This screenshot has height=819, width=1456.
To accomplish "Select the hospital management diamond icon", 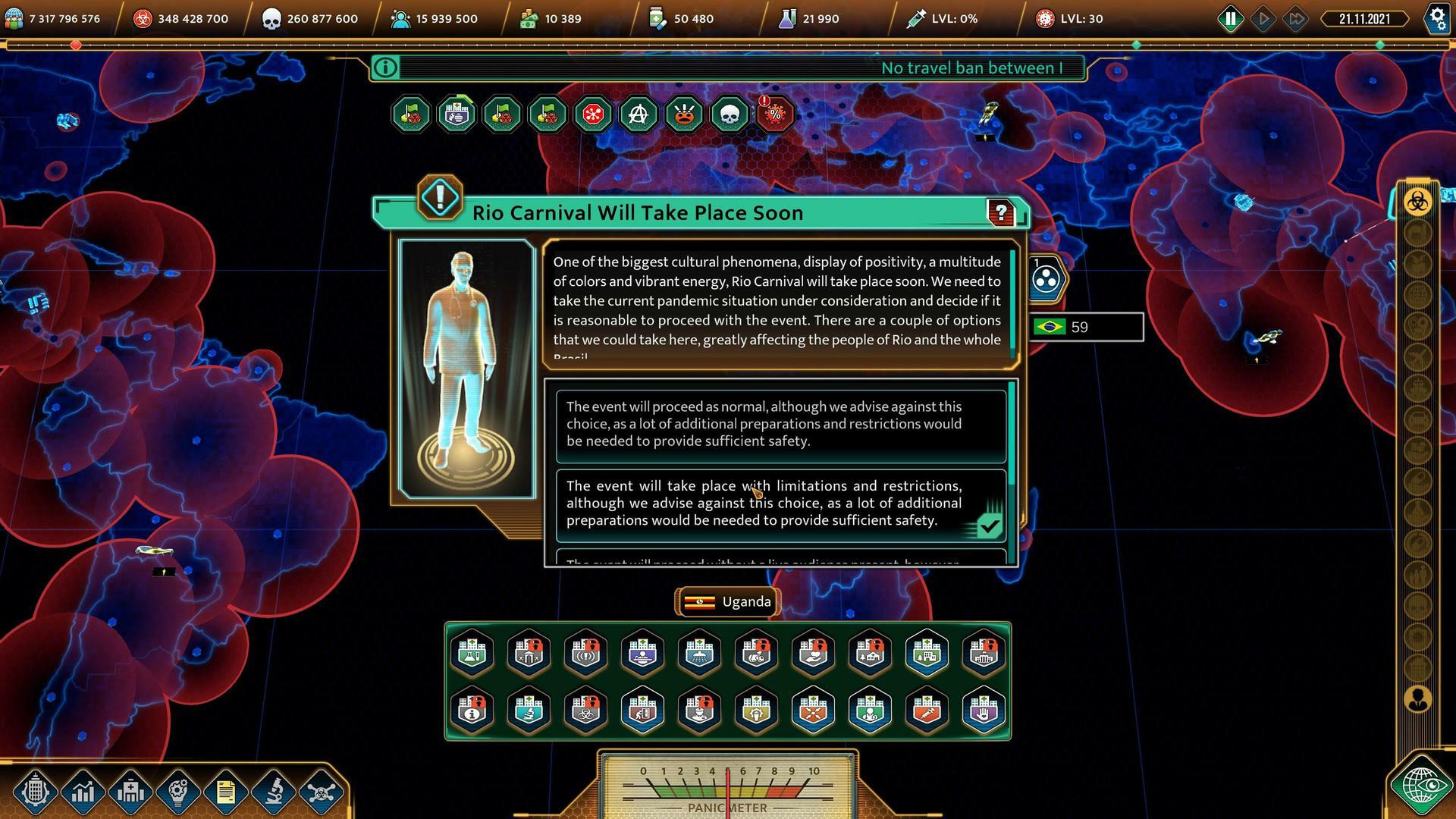I will pos(130,792).
